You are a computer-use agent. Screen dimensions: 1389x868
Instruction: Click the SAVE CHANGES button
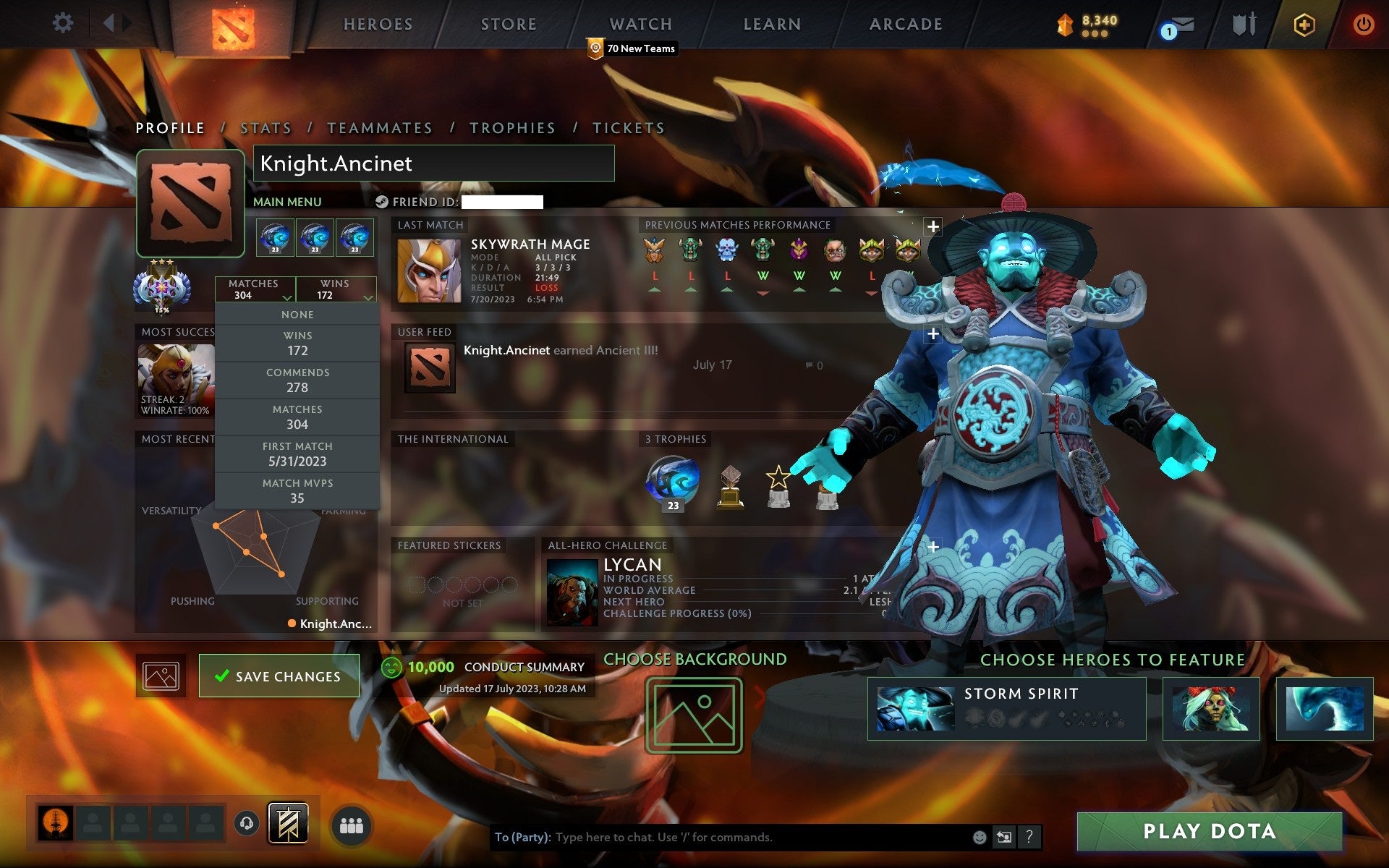tap(279, 676)
